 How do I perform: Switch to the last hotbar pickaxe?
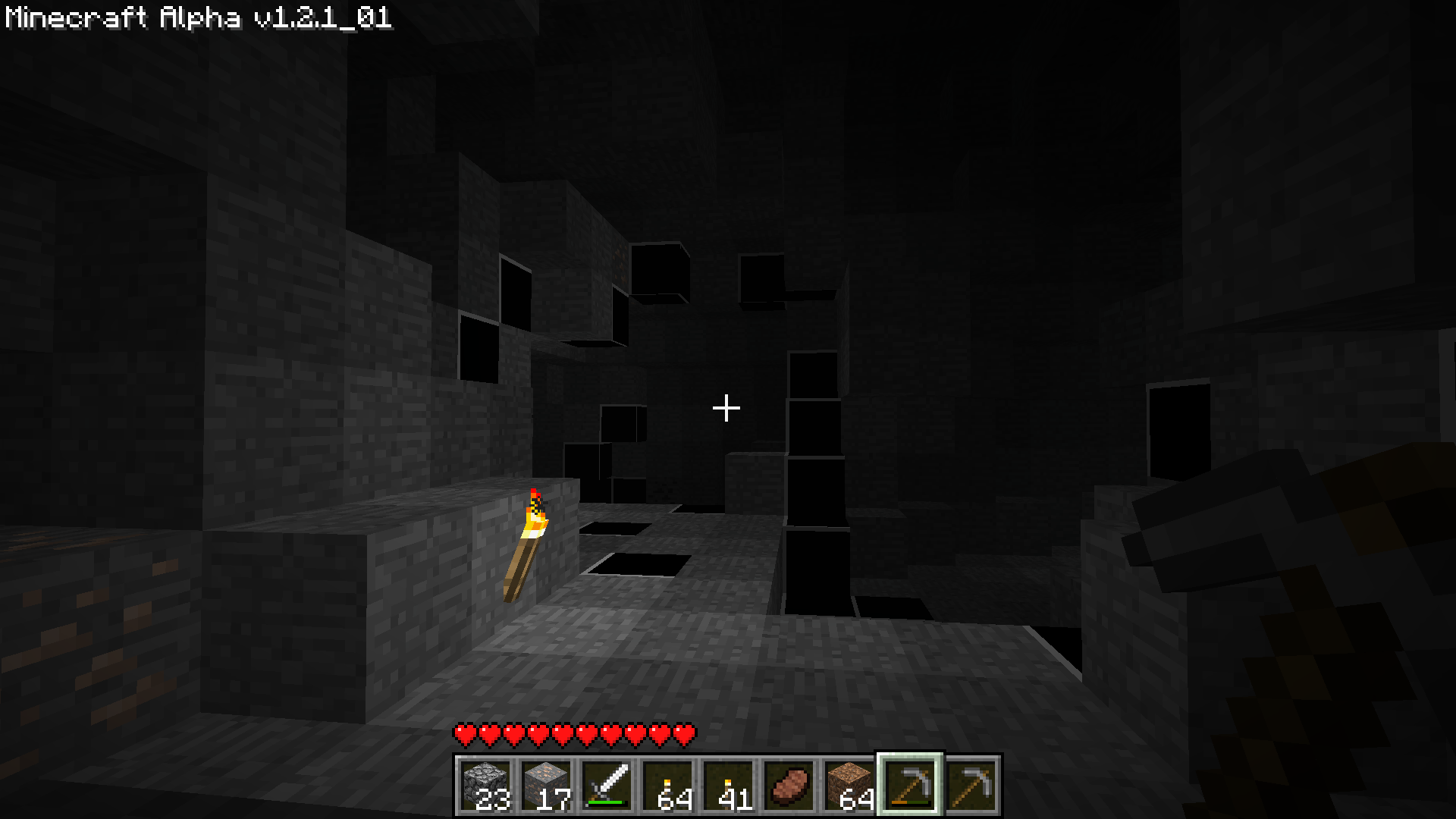click(x=971, y=785)
